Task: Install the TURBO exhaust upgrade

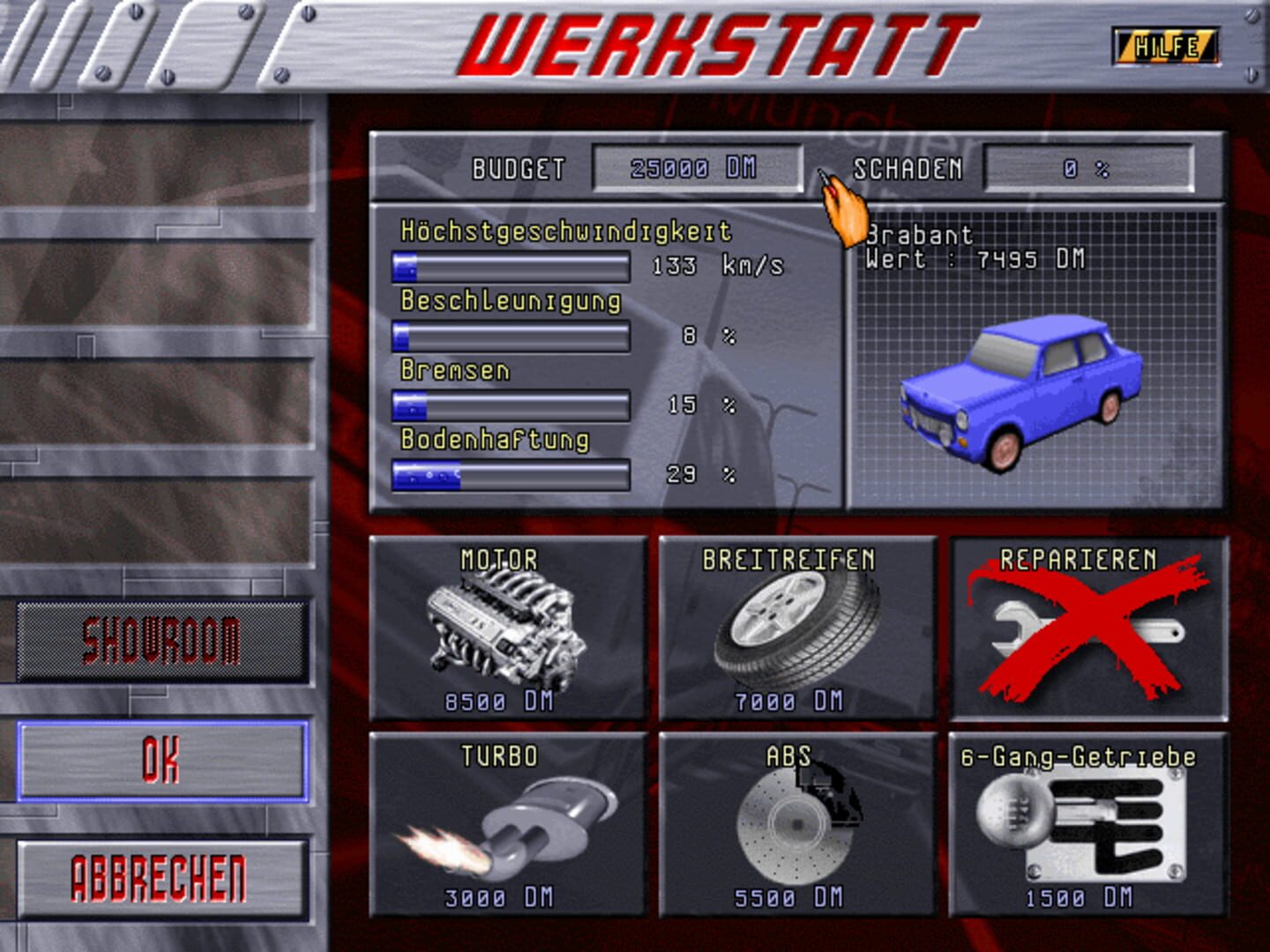Action: [x=507, y=824]
